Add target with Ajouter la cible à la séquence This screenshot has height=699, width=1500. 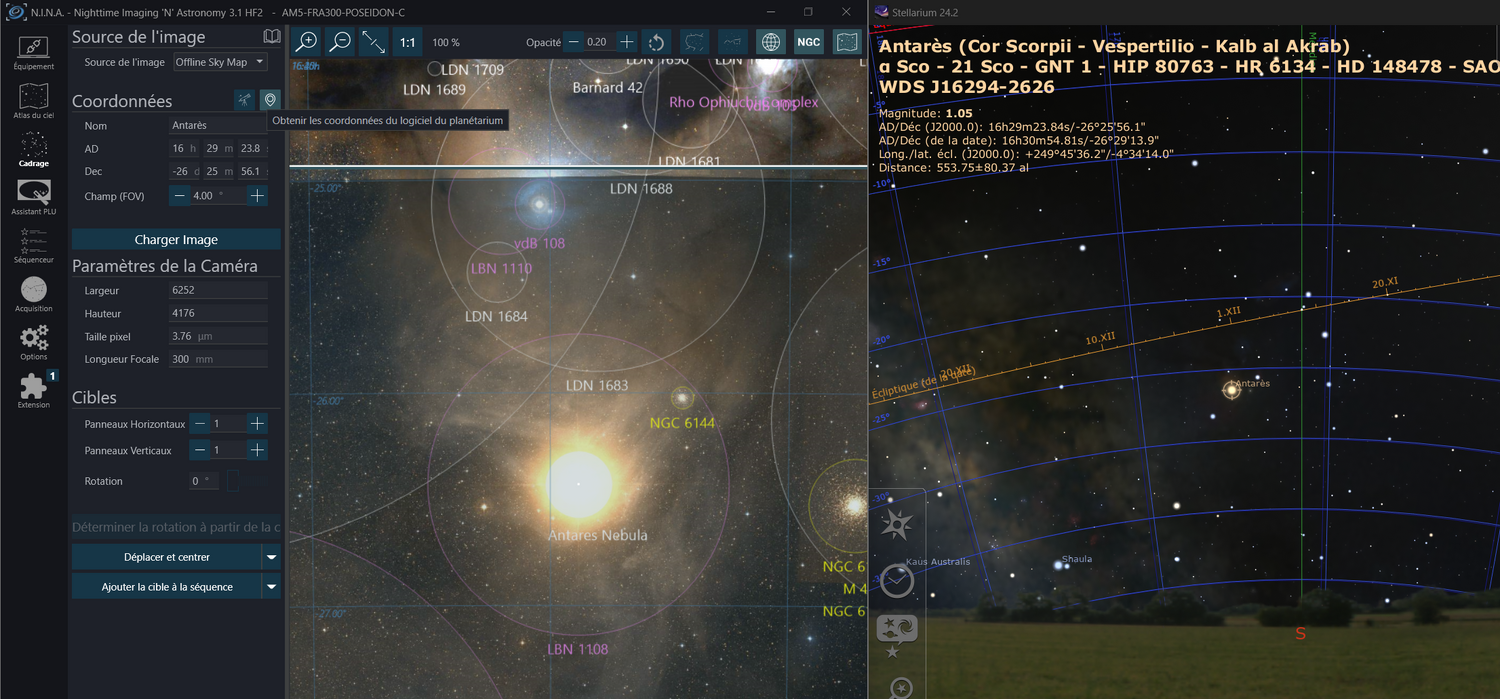(x=166, y=587)
